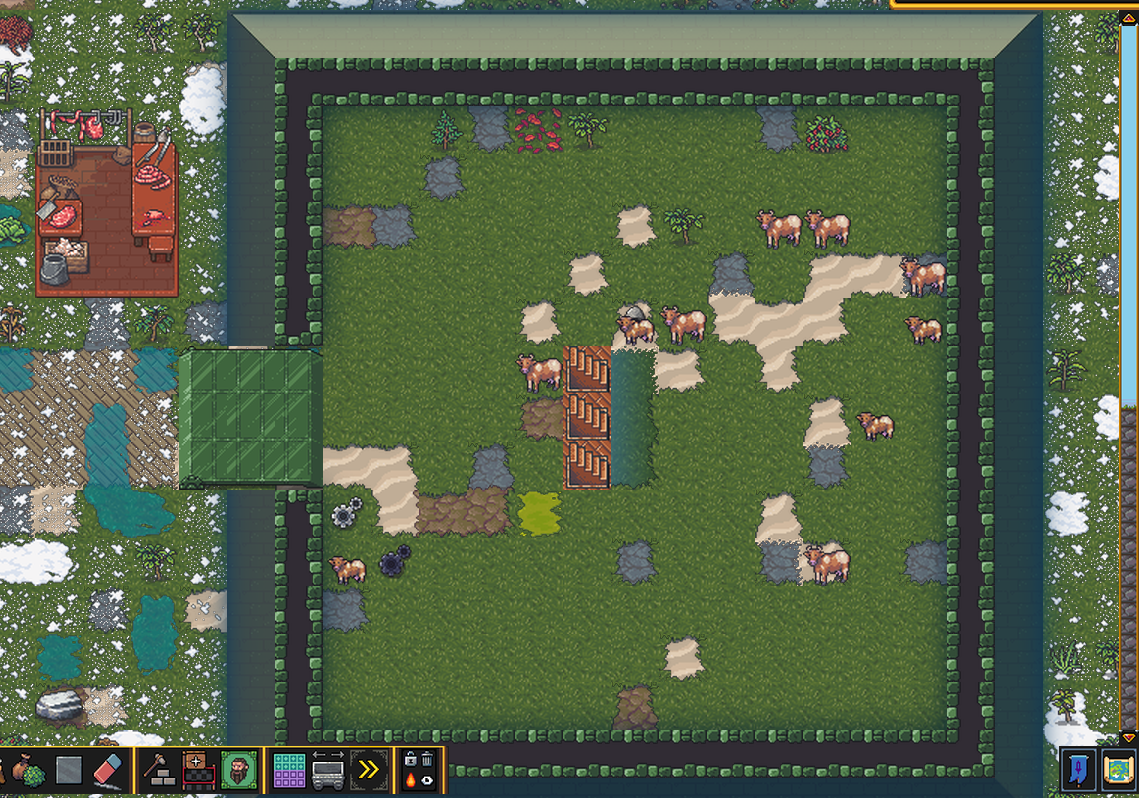The height and width of the screenshot is (798, 1139).
Task: Click the yellow double-arrow traffic button
Action: (x=369, y=771)
